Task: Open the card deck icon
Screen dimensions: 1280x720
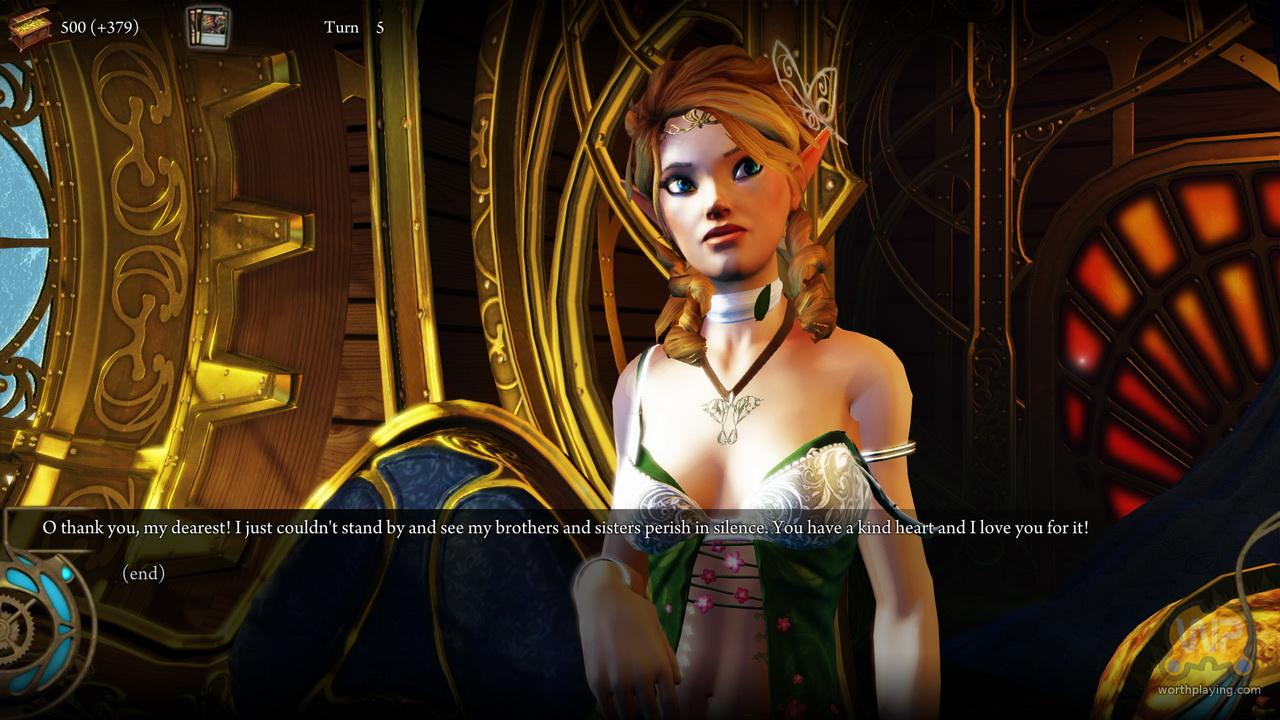Action: tap(208, 27)
